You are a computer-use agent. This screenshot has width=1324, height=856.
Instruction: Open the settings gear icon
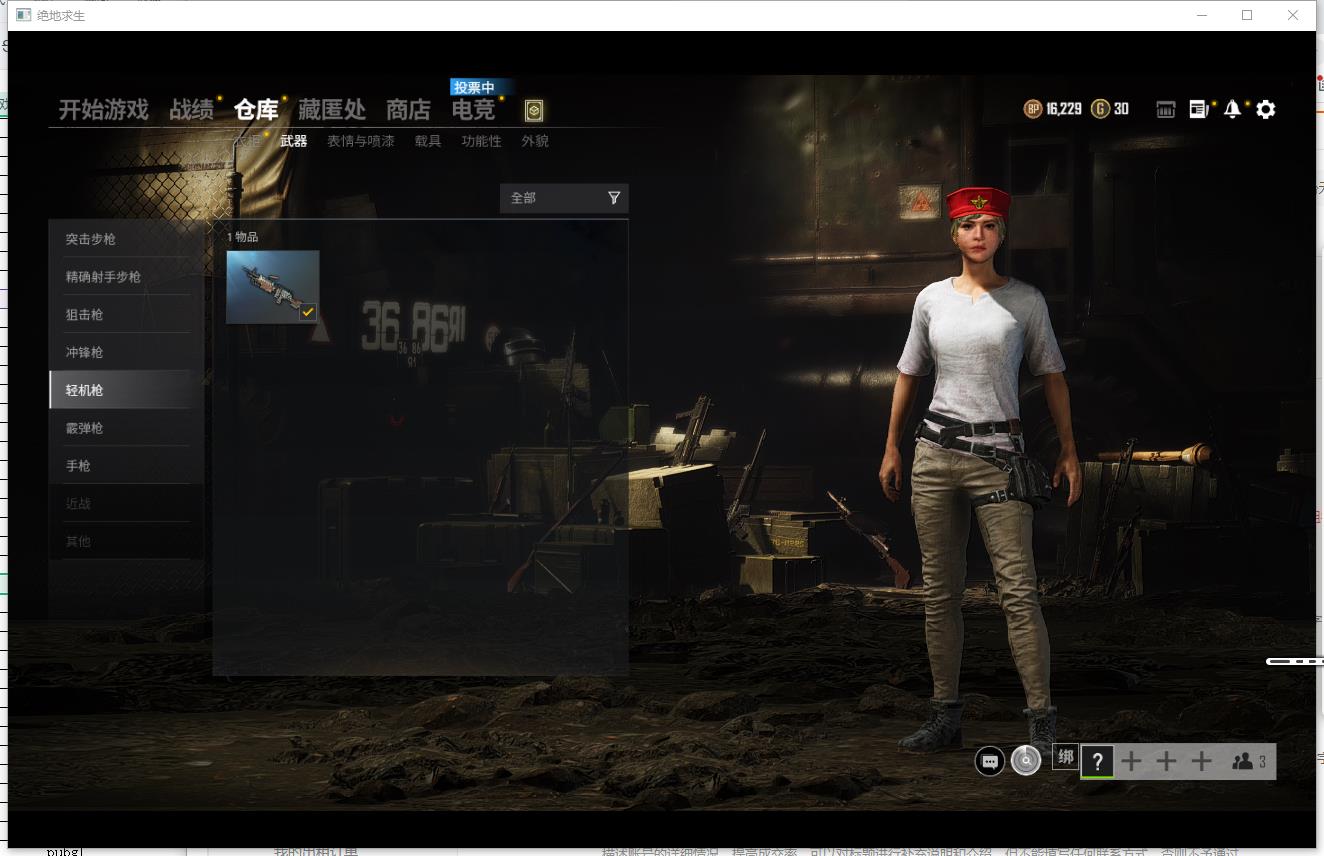[1266, 109]
